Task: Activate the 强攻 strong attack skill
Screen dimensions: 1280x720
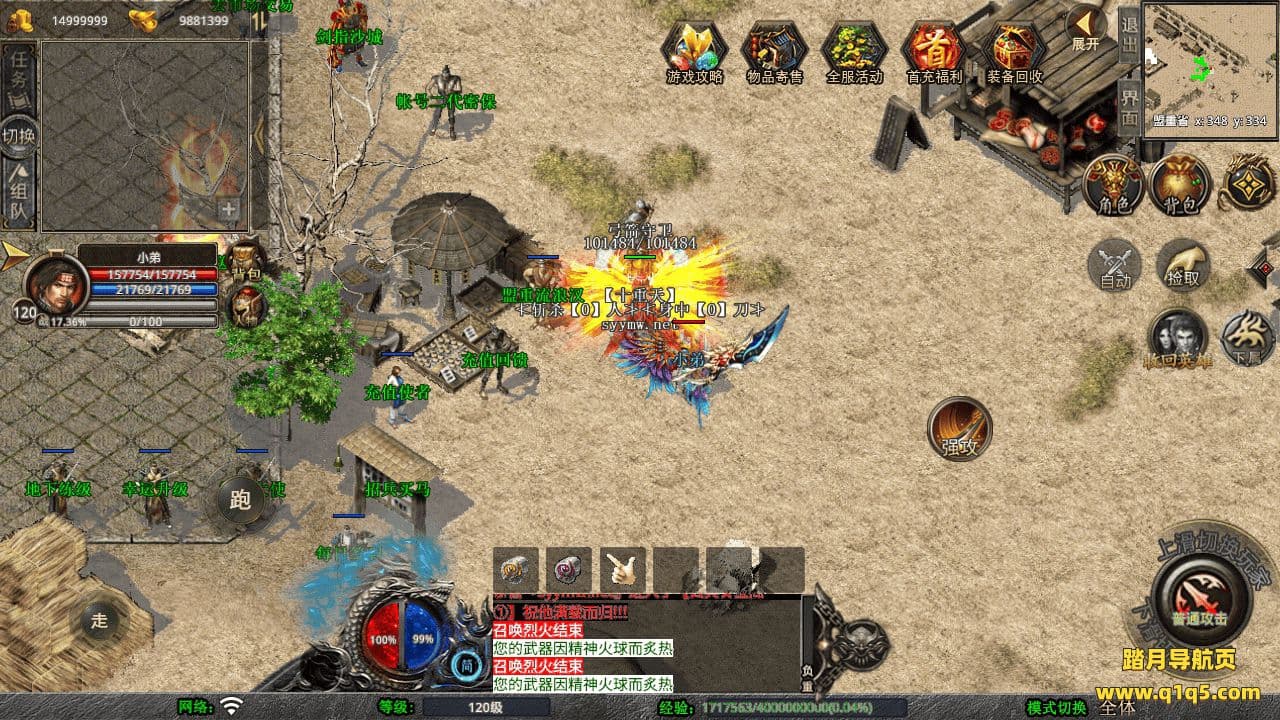Action: [960, 430]
